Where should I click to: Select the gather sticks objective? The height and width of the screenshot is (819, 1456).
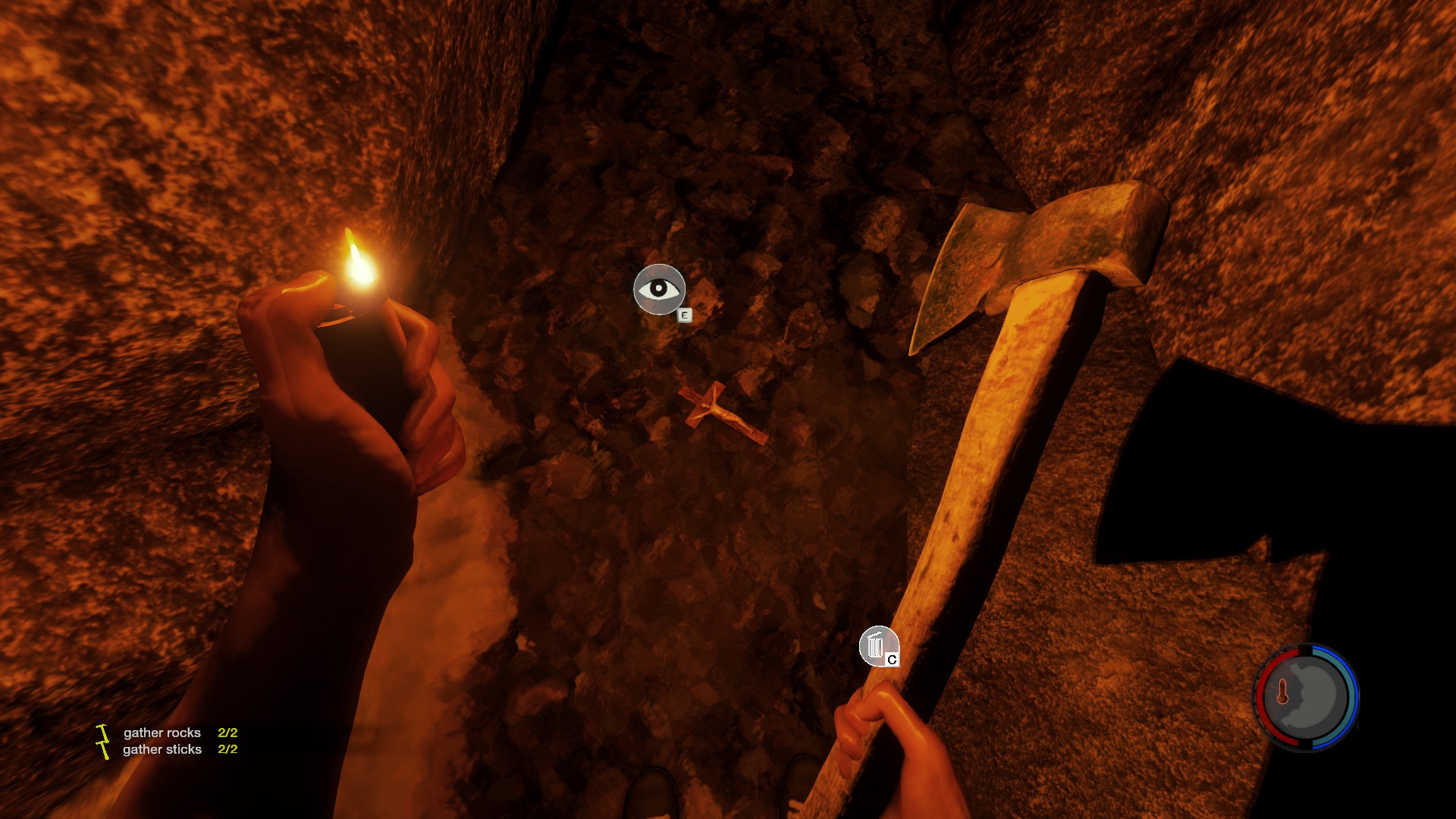(x=162, y=749)
